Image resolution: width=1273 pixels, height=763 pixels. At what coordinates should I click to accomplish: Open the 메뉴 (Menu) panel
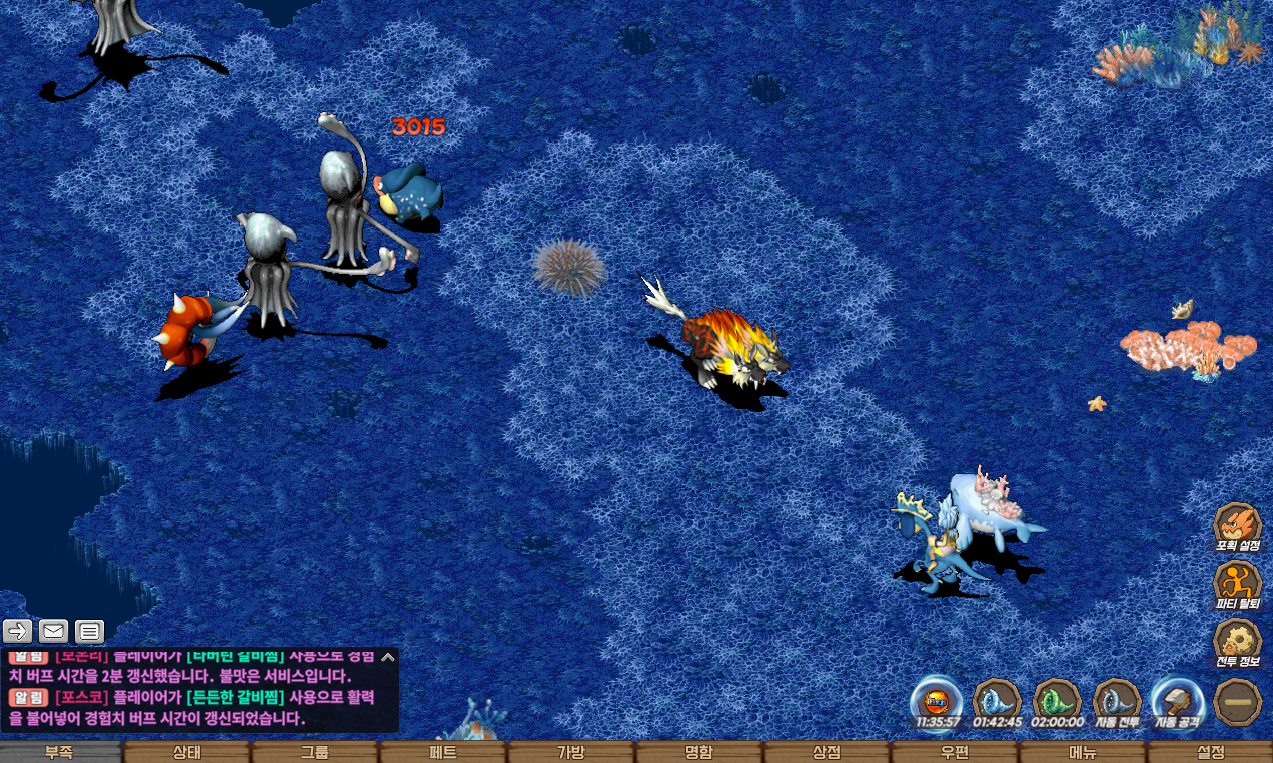(1083, 752)
